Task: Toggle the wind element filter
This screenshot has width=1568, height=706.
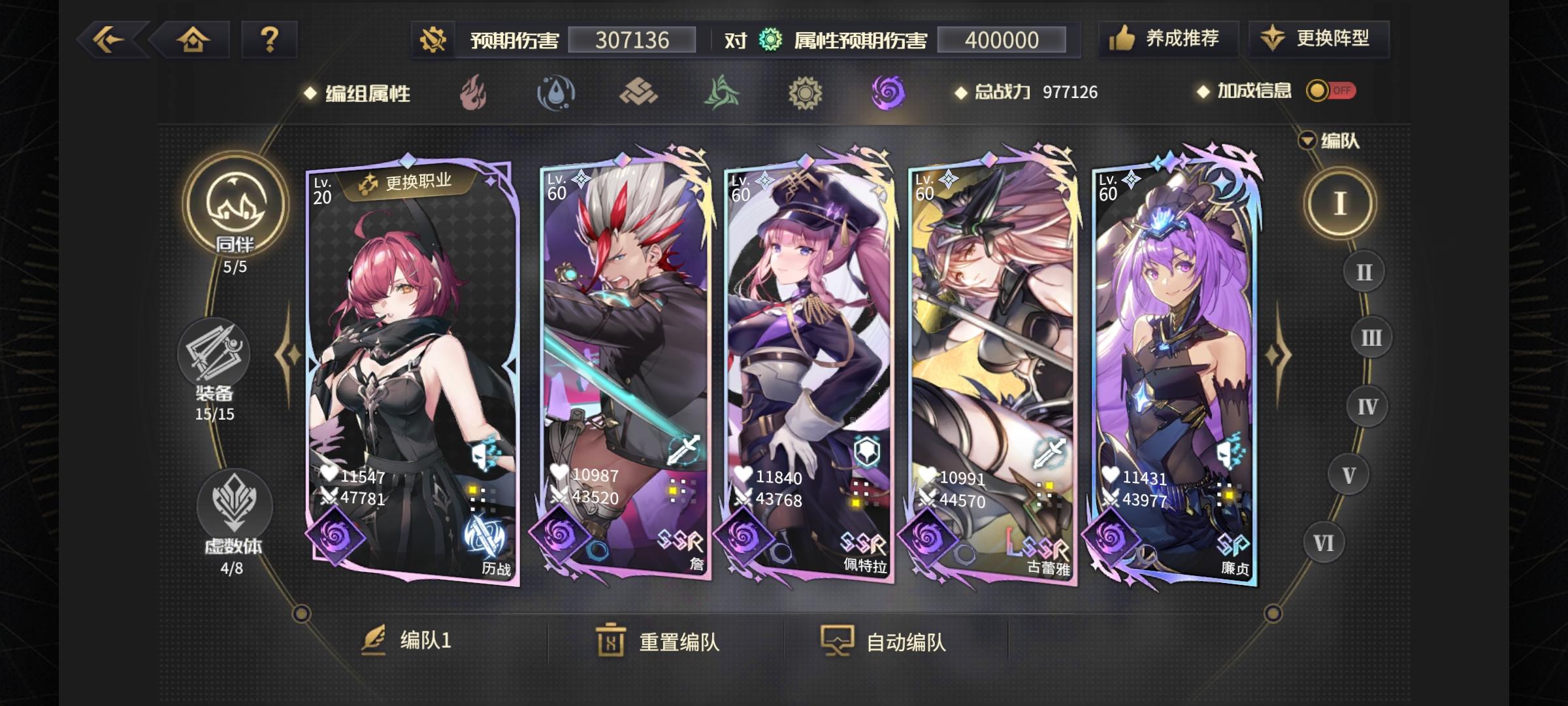Action: [722, 93]
